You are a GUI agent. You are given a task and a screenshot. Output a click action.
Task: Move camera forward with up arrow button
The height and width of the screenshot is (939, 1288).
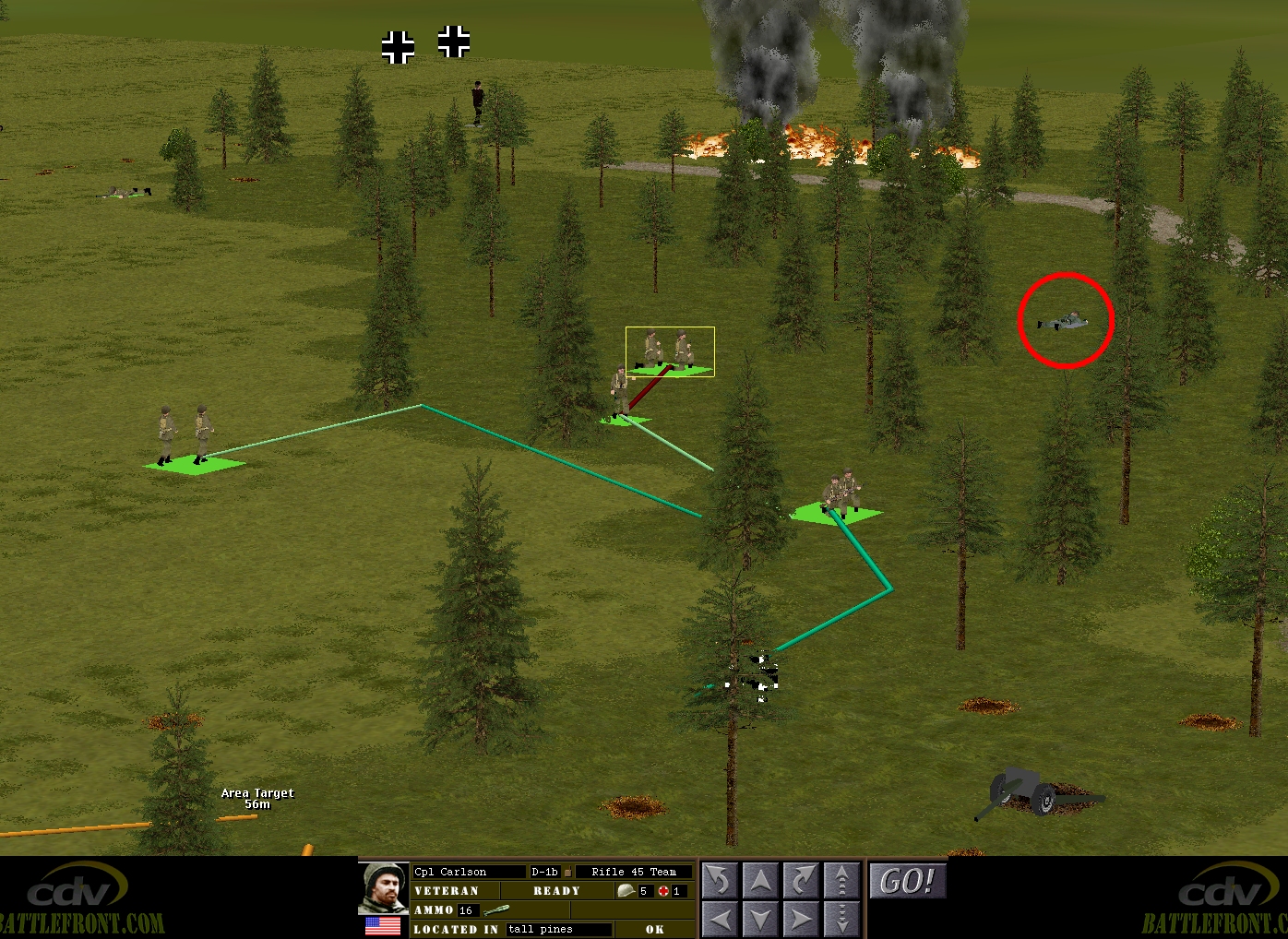[759, 881]
